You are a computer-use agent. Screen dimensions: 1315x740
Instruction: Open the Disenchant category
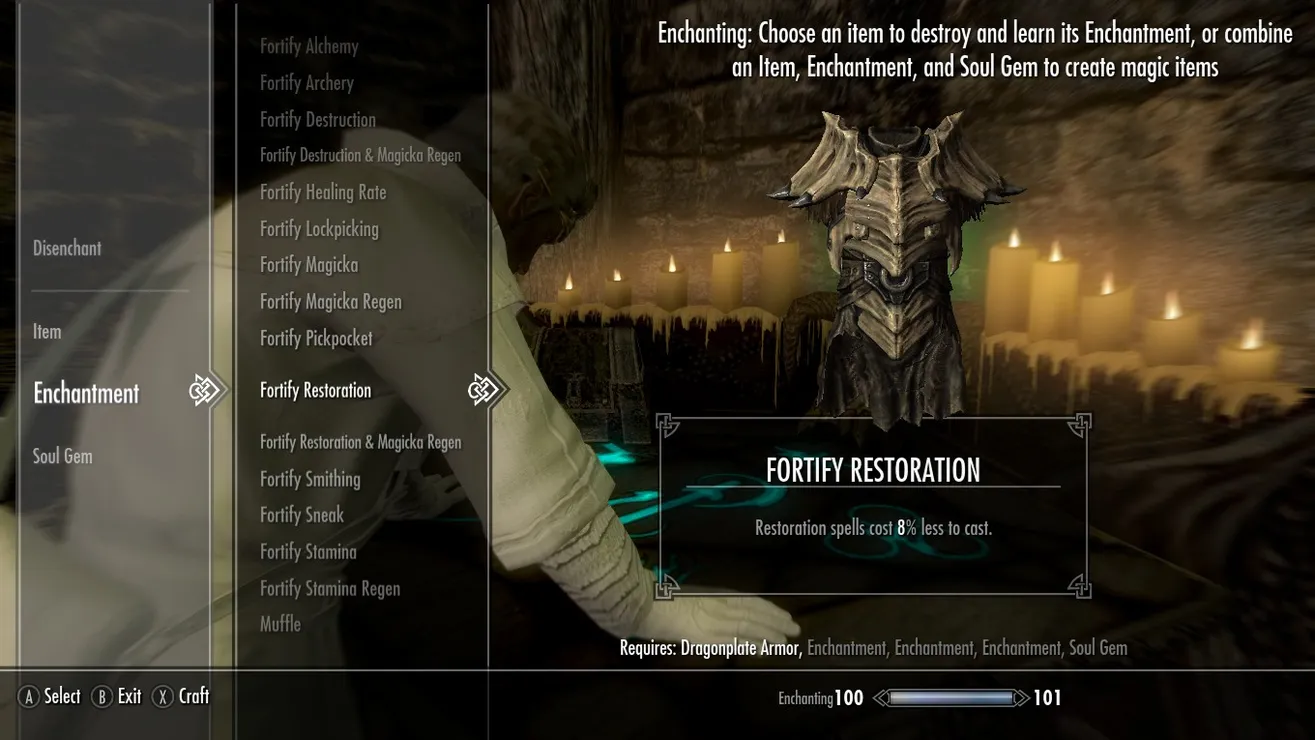point(67,248)
